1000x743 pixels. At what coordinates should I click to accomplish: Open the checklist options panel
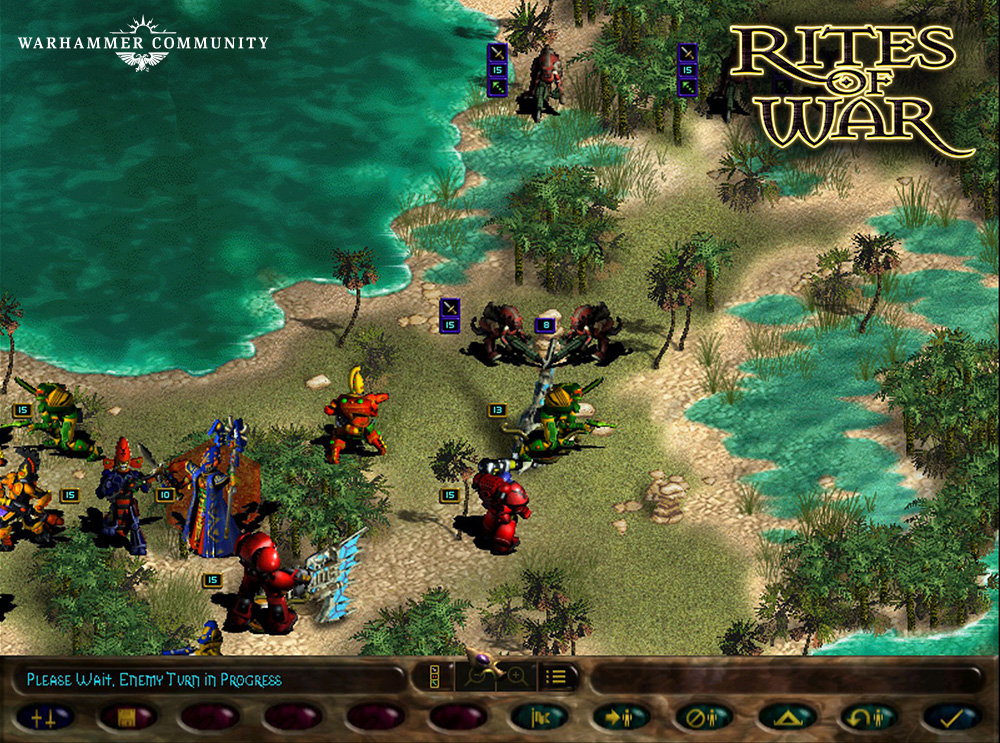click(435, 676)
